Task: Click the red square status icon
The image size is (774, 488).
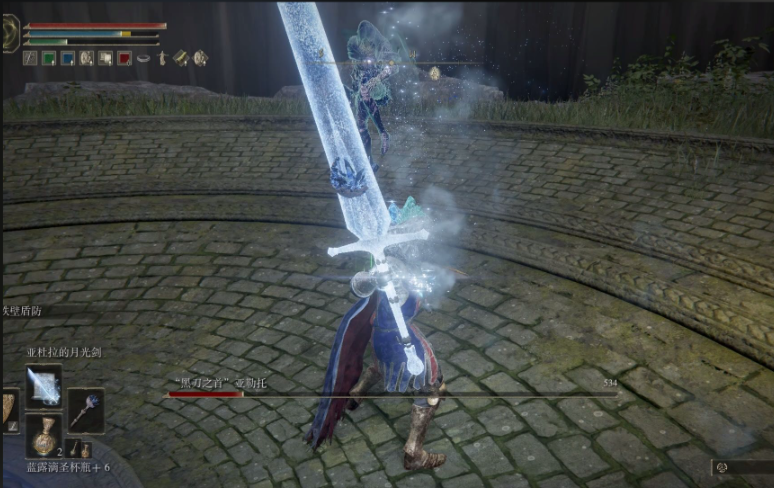Action: [x=124, y=58]
